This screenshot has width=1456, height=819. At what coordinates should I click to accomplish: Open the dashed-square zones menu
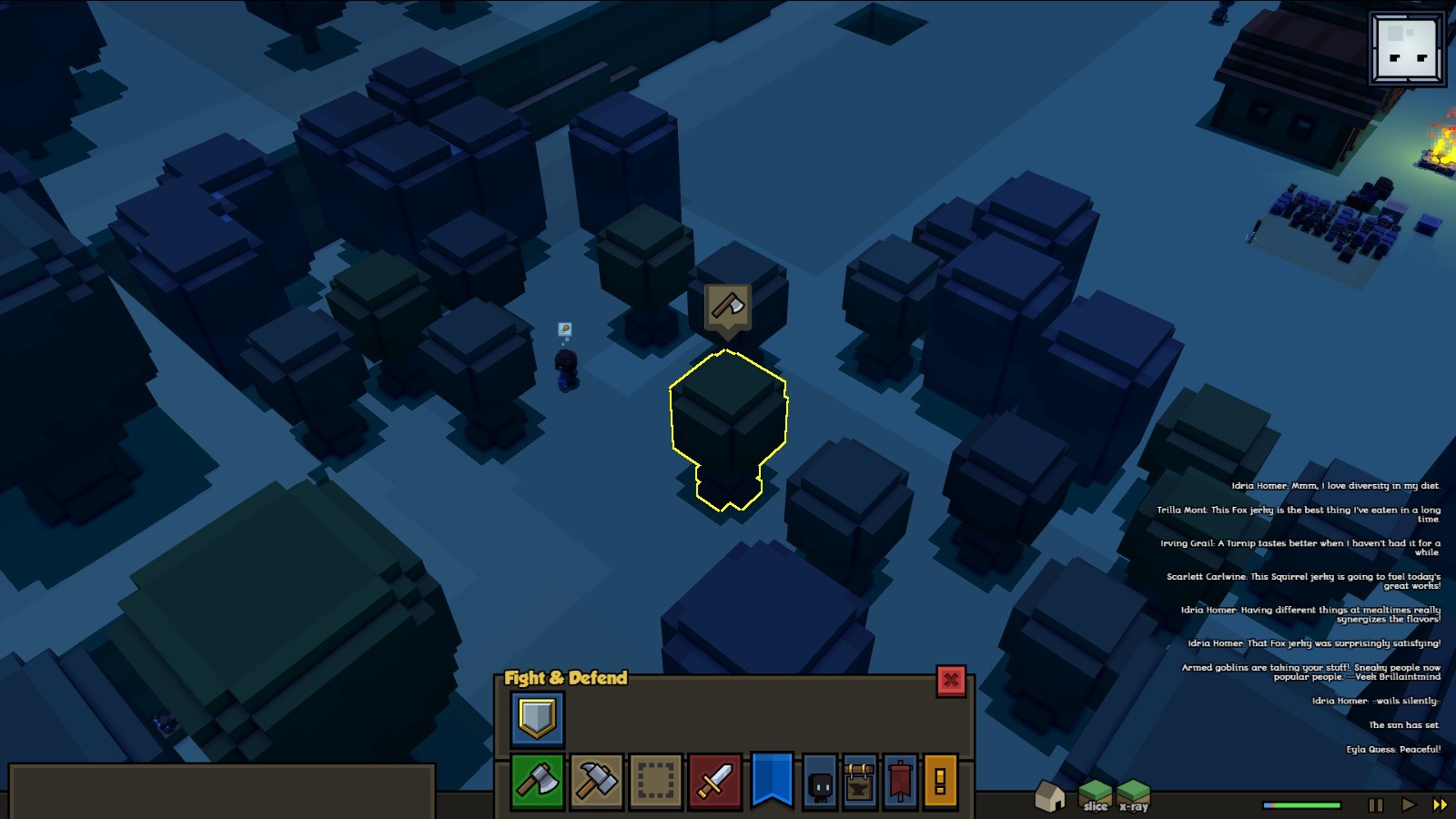point(655,781)
